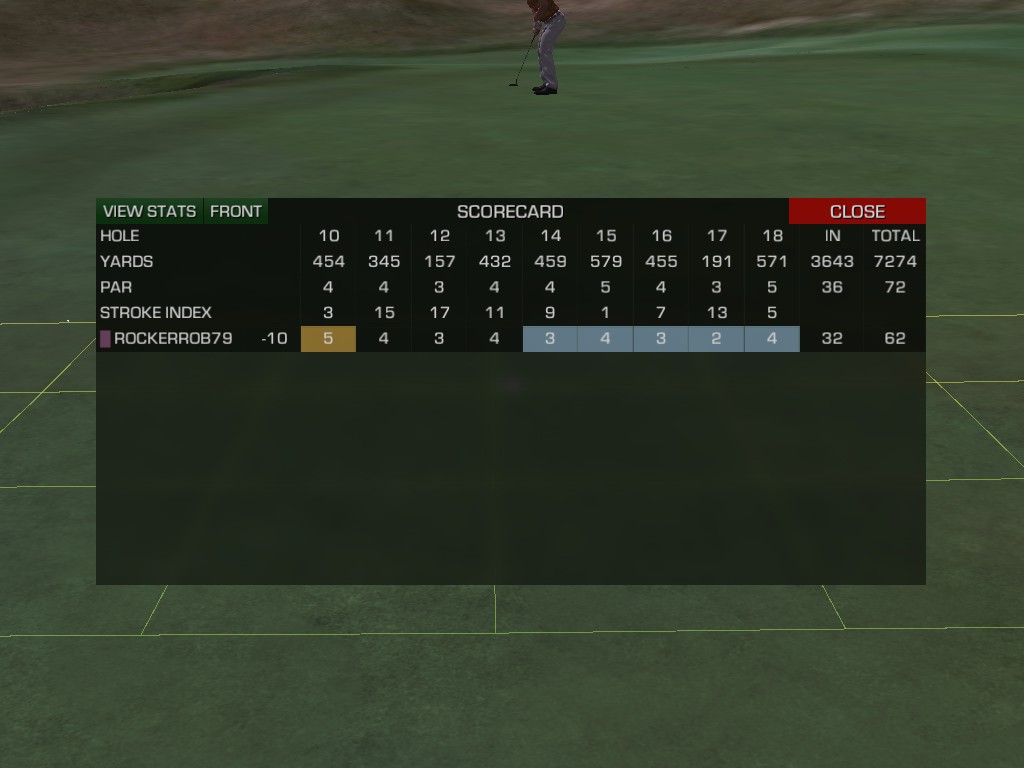The height and width of the screenshot is (768, 1024).
Task: Switch scorecard to the Front nine
Action: 236,211
